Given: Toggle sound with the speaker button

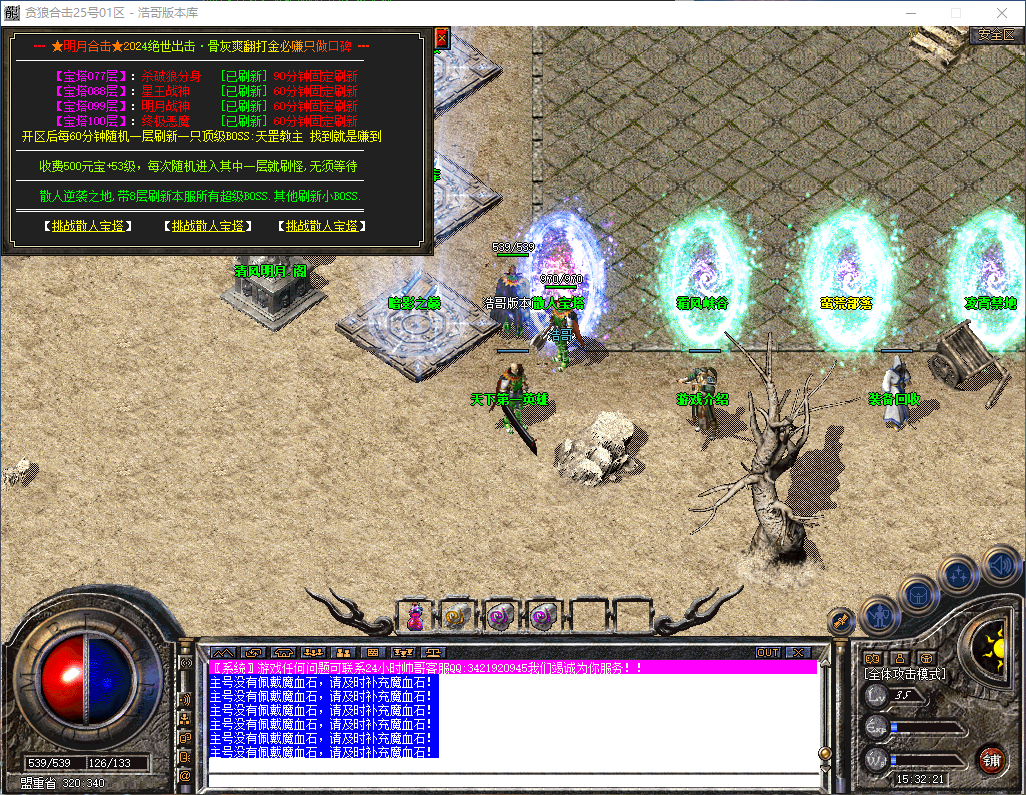Looking at the screenshot, I should (x=1000, y=563).
